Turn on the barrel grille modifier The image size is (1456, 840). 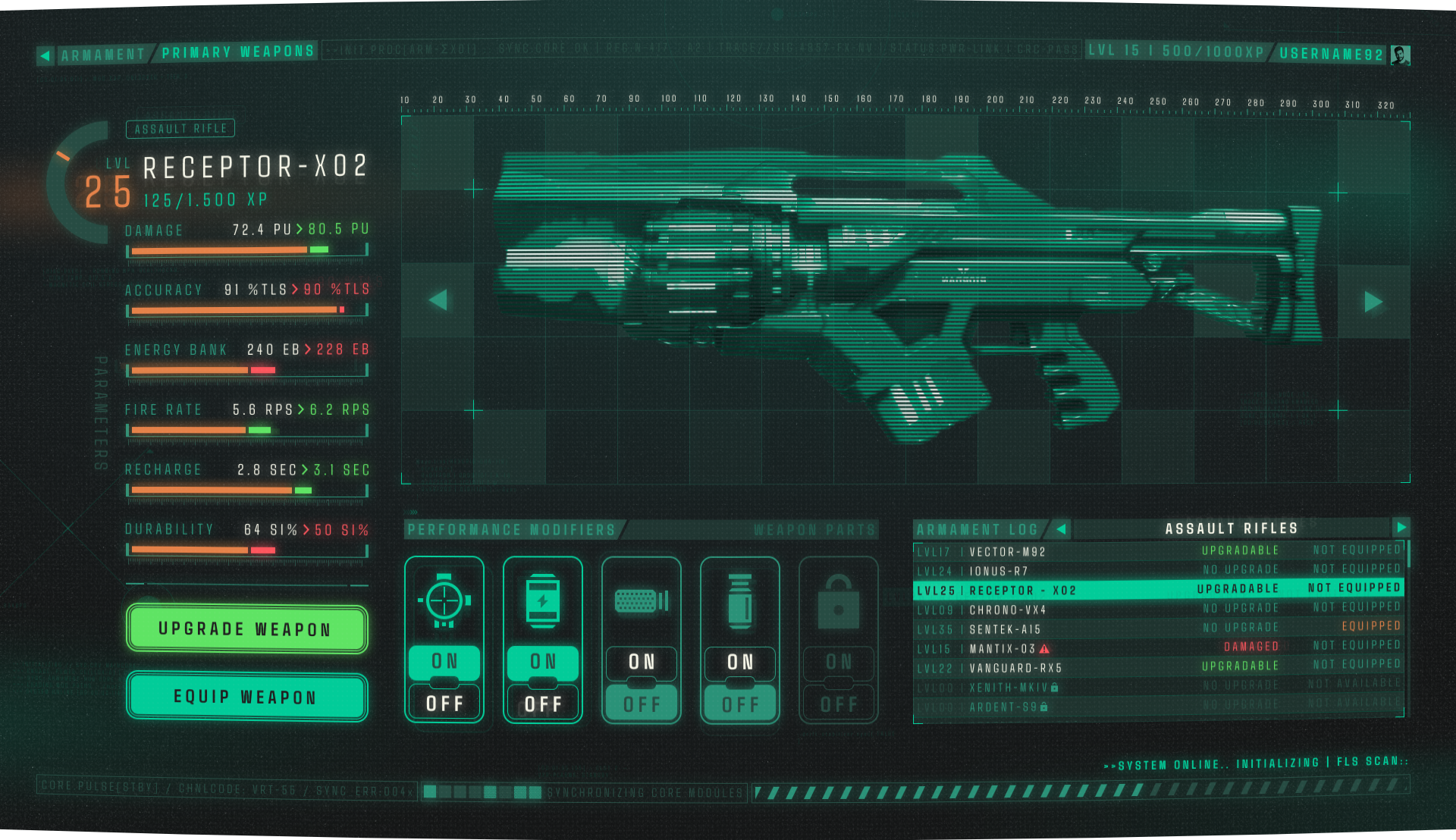(642, 662)
